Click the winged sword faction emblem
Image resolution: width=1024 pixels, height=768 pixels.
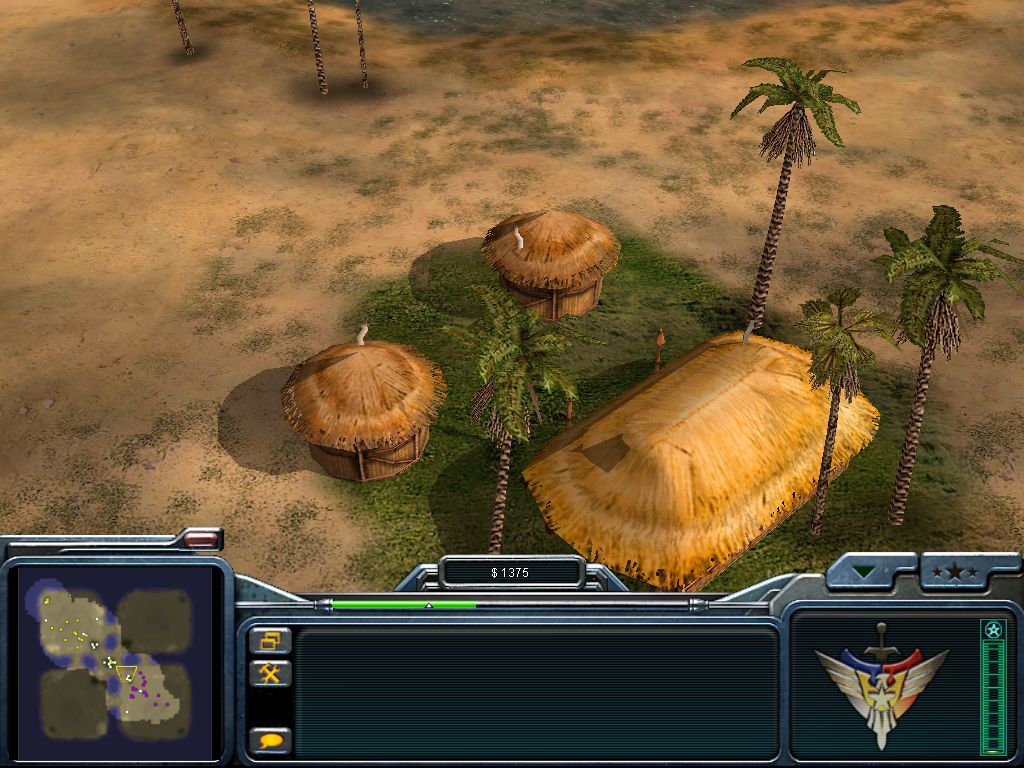point(881,682)
